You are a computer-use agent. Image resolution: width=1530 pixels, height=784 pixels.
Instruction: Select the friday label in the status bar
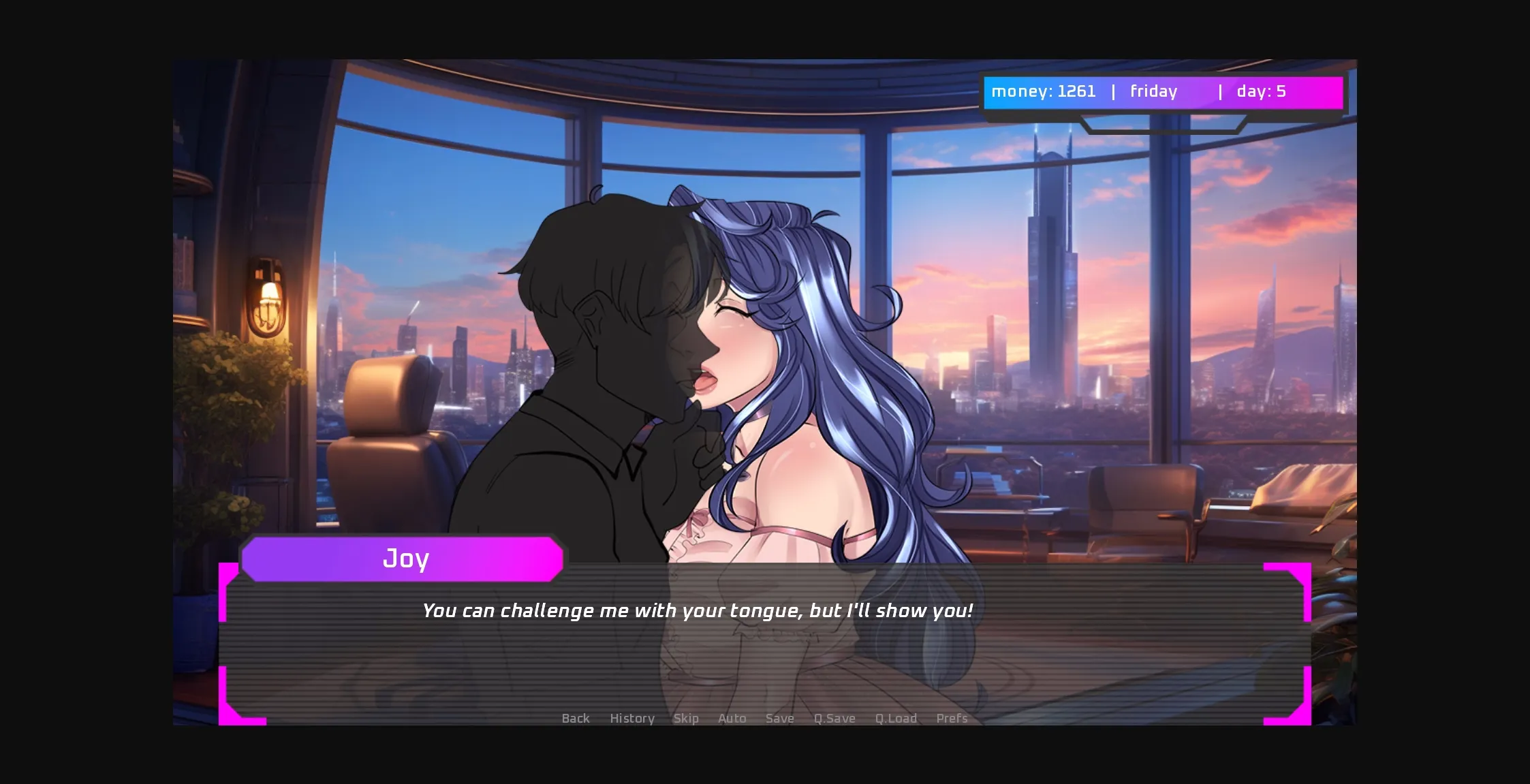point(1153,92)
